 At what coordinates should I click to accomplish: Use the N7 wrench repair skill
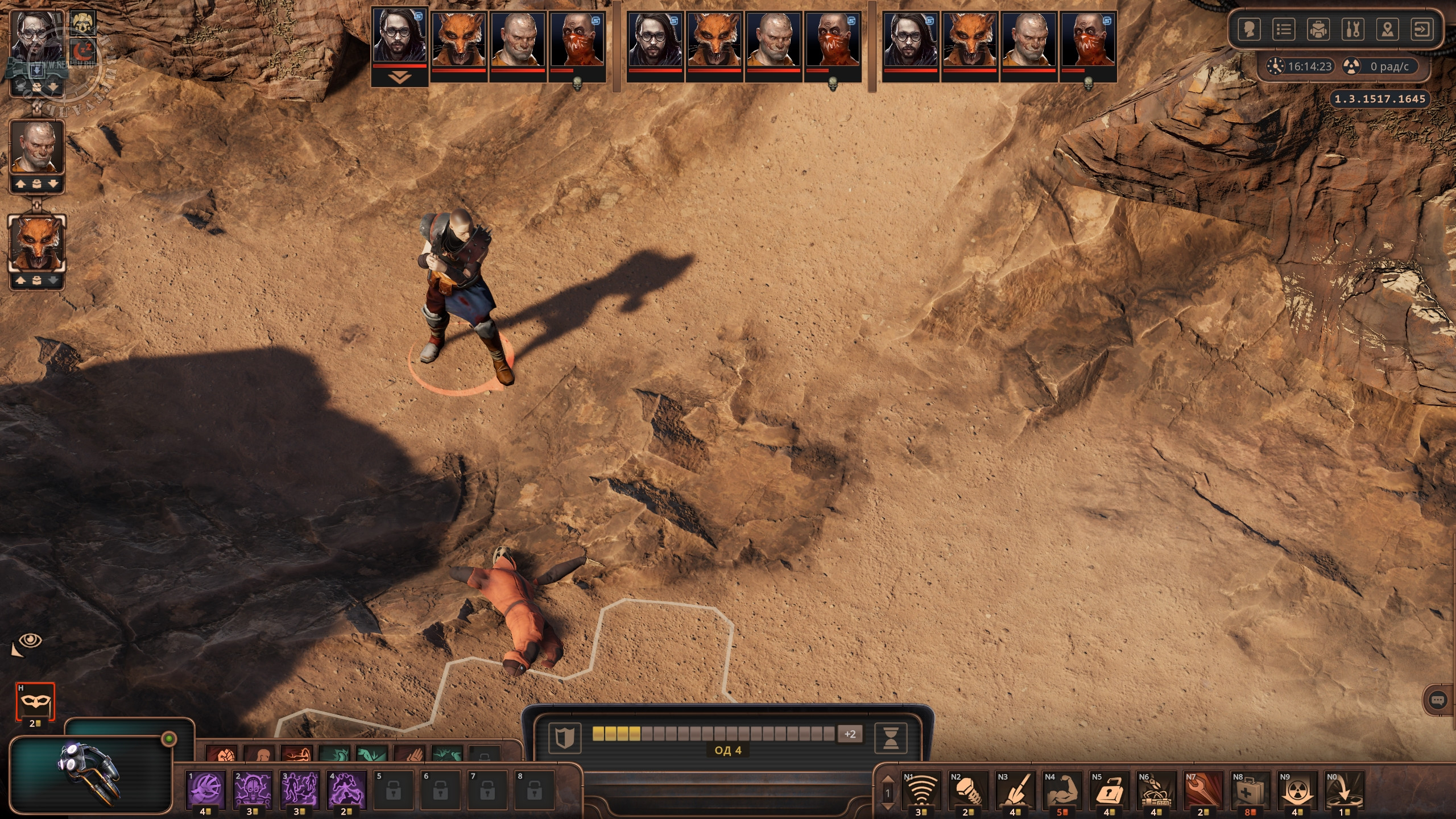[x=1203, y=790]
